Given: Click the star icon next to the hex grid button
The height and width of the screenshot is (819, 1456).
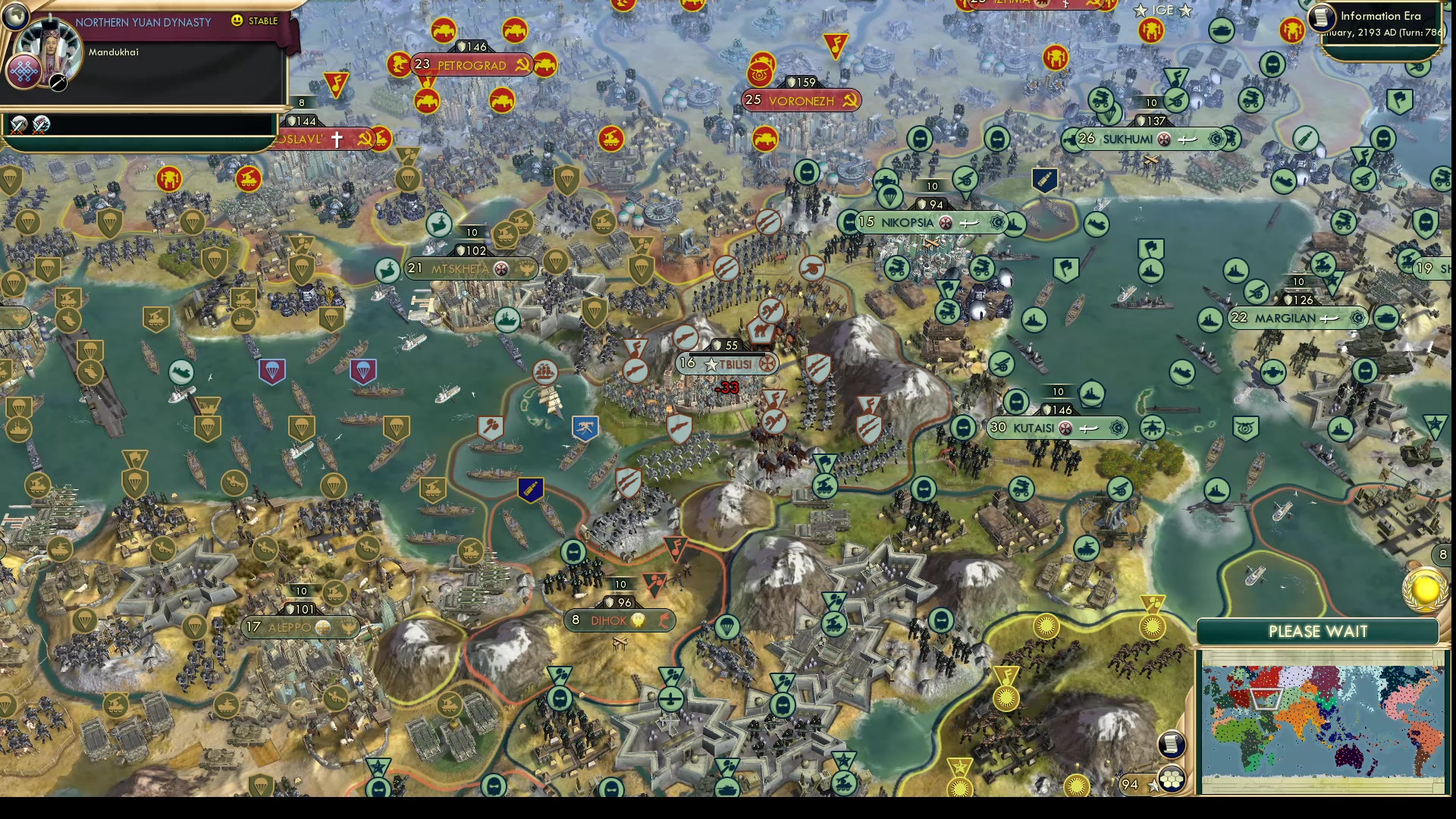Looking at the screenshot, I should click(1152, 786).
